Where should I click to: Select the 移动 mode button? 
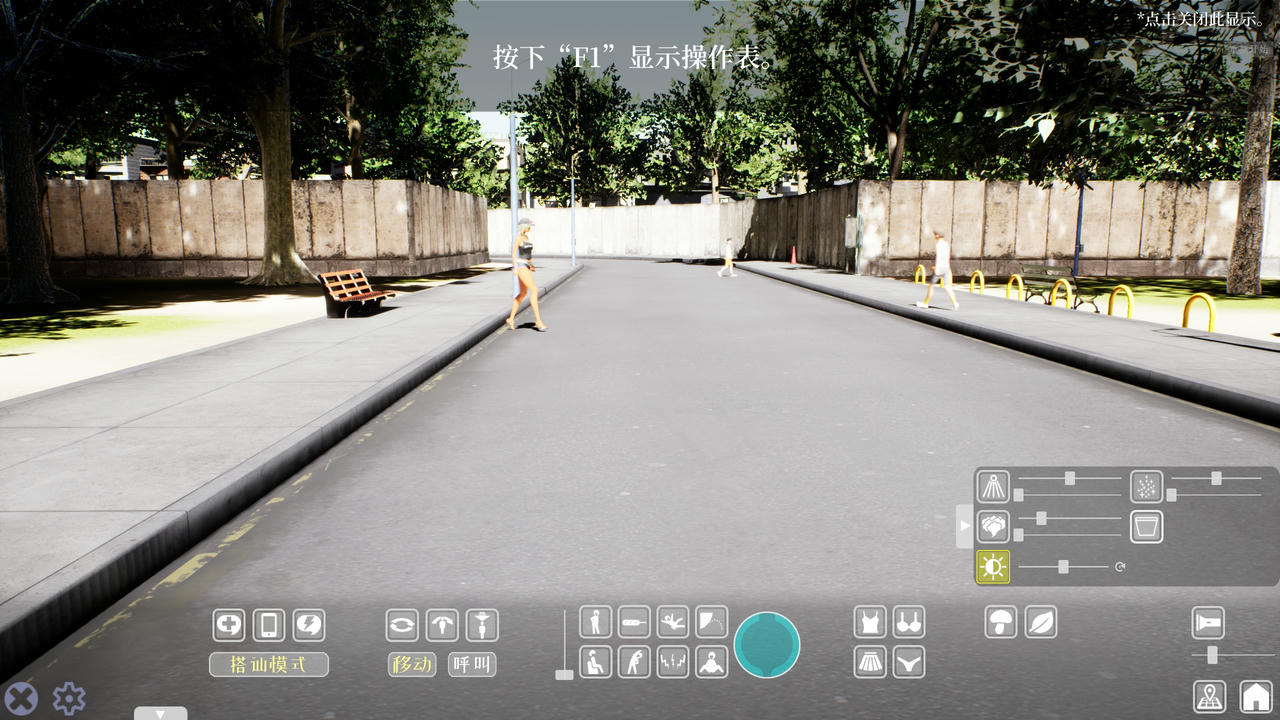tap(412, 664)
